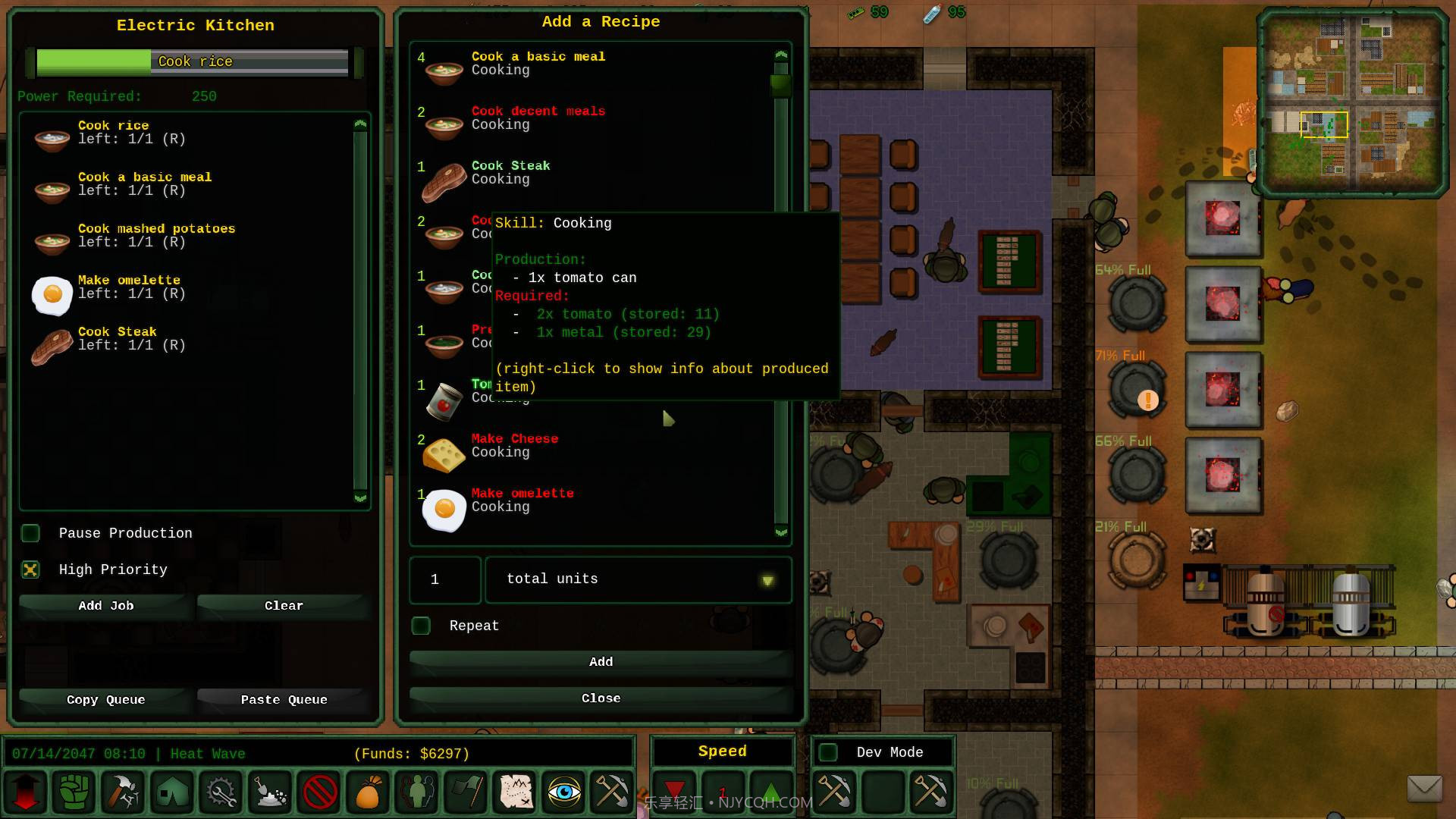Toggle the Dev Mode checkbox
Image resolution: width=1456 pixels, height=819 pixels.
(x=829, y=752)
